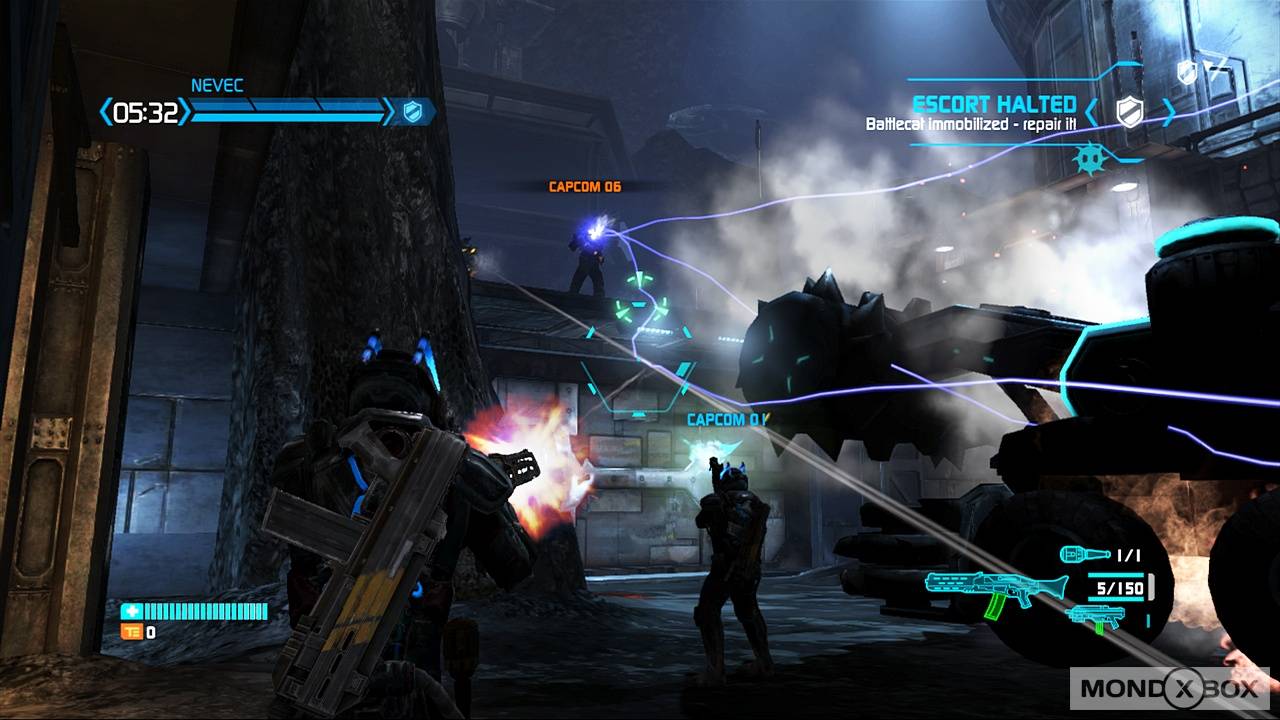The width and height of the screenshot is (1280, 720).
Task: Choose the grenade icon
Action: (x=1083, y=555)
